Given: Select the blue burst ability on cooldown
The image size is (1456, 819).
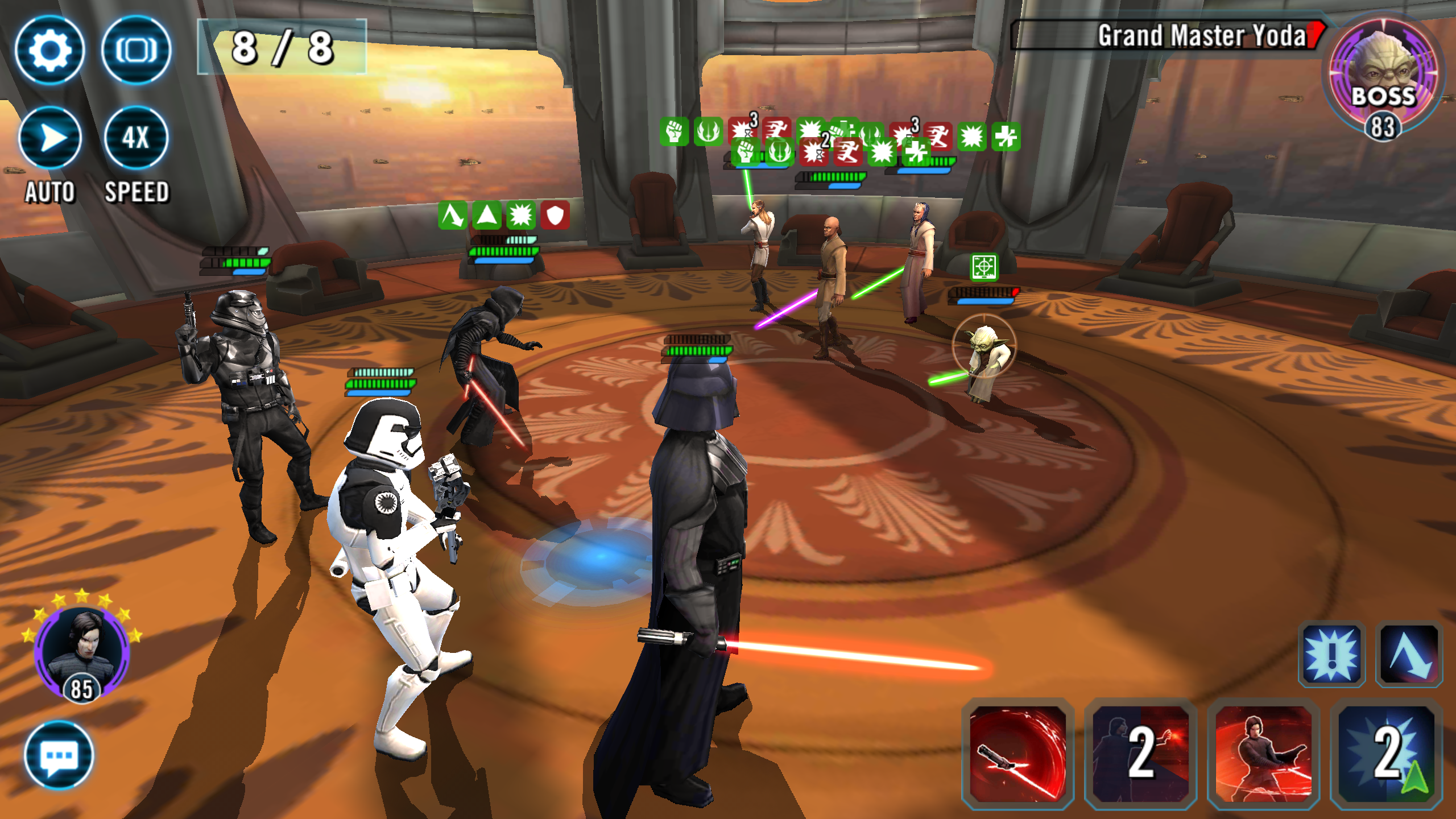Looking at the screenshot, I should [x=1386, y=753].
